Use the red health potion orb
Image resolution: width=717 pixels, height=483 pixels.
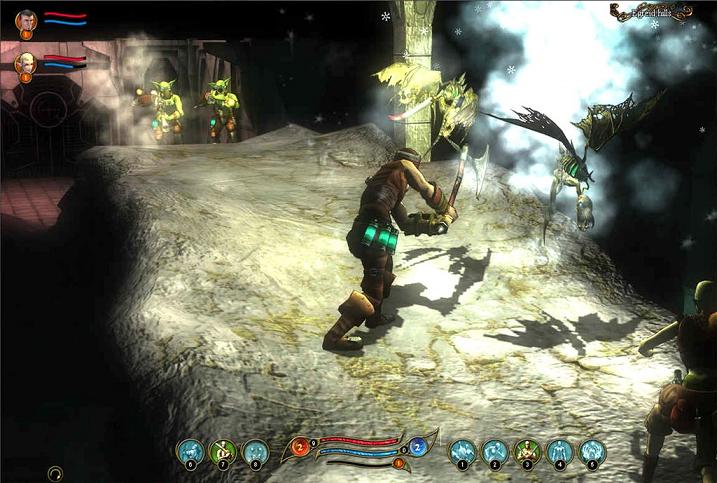299,447
